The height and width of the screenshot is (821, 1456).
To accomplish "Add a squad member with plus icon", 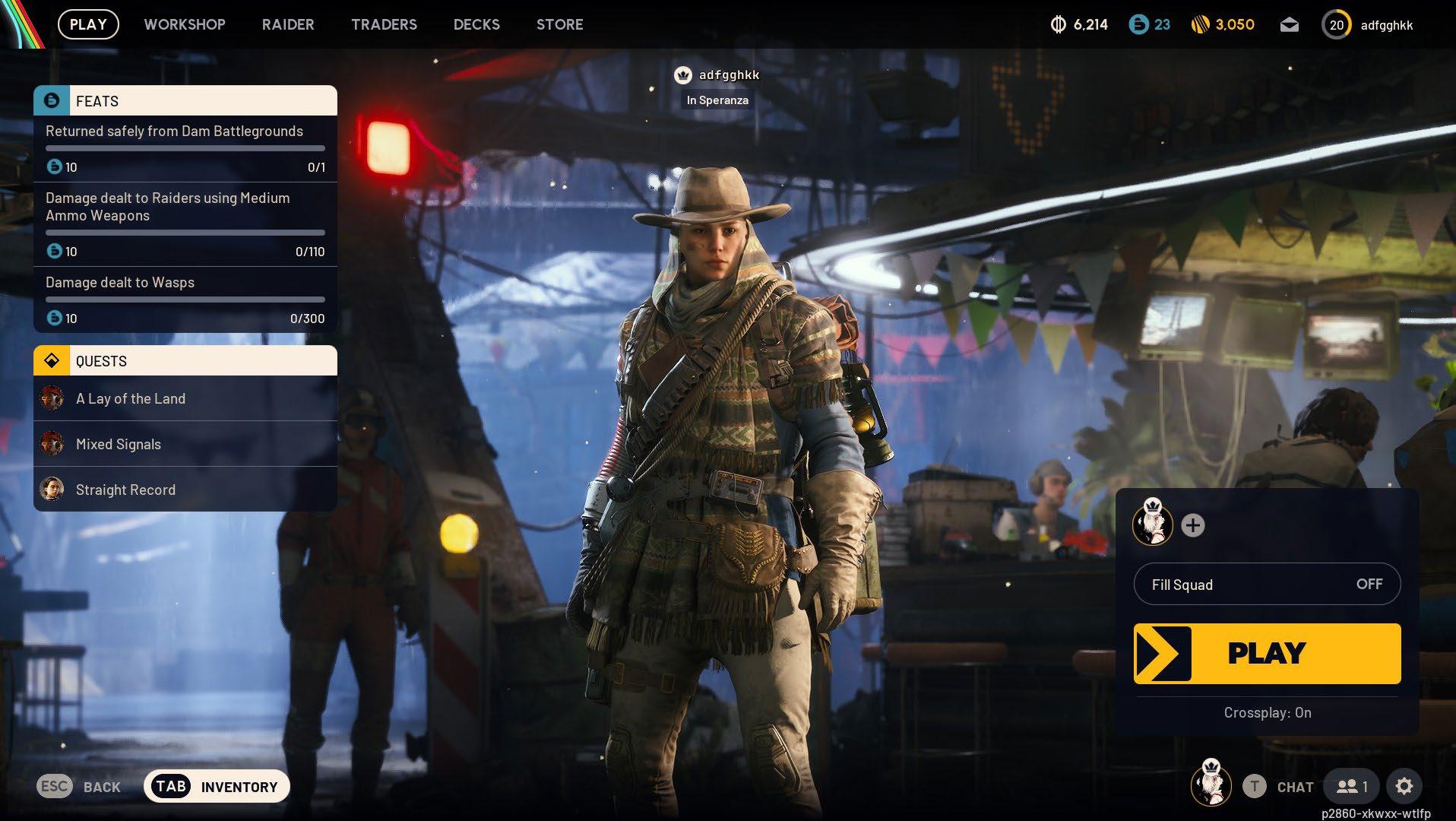I will click(1193, 525).
